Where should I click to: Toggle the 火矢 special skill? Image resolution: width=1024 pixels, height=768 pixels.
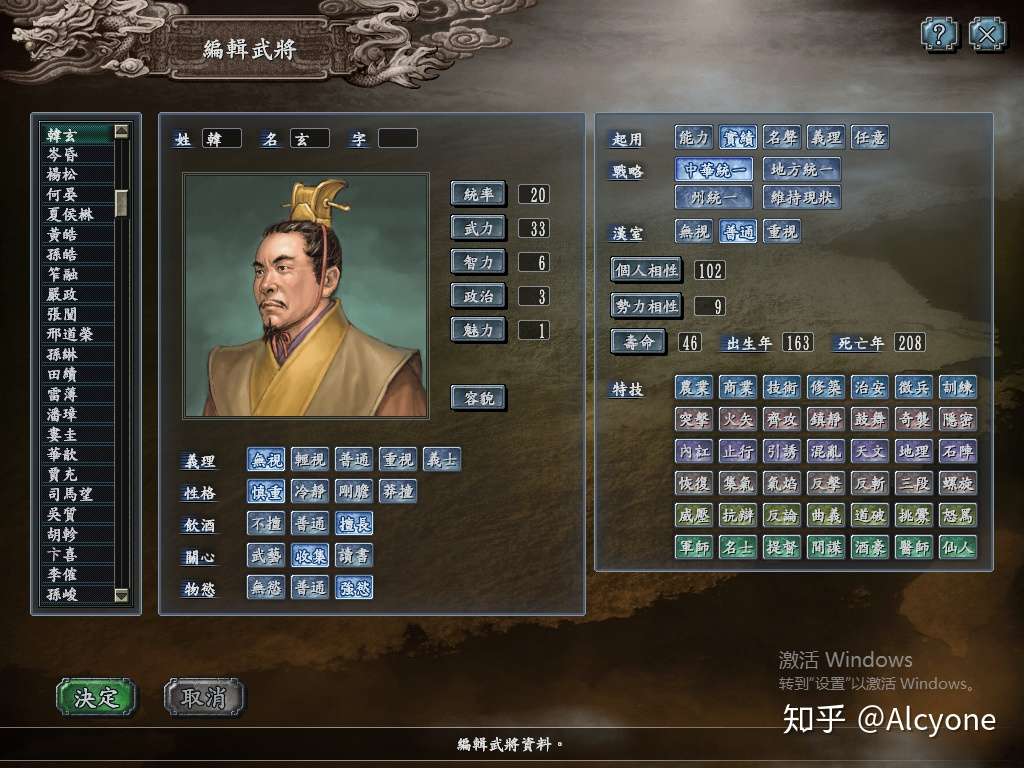coord(738,419)
